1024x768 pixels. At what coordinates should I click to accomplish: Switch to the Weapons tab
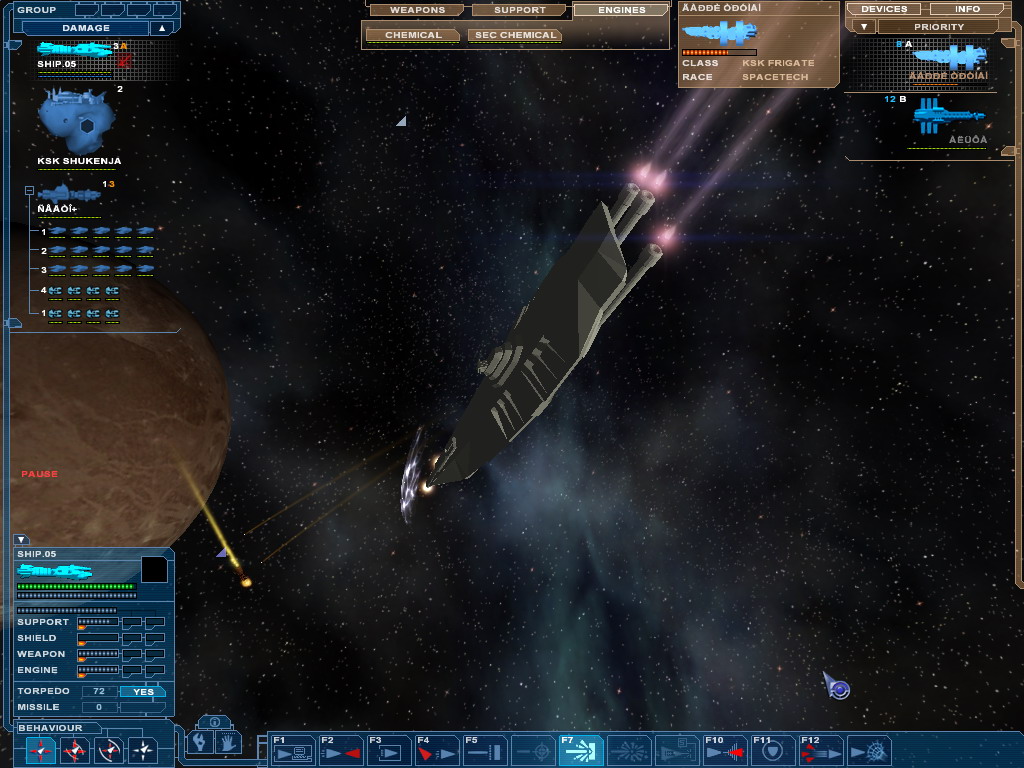click(x=417, y=10)
